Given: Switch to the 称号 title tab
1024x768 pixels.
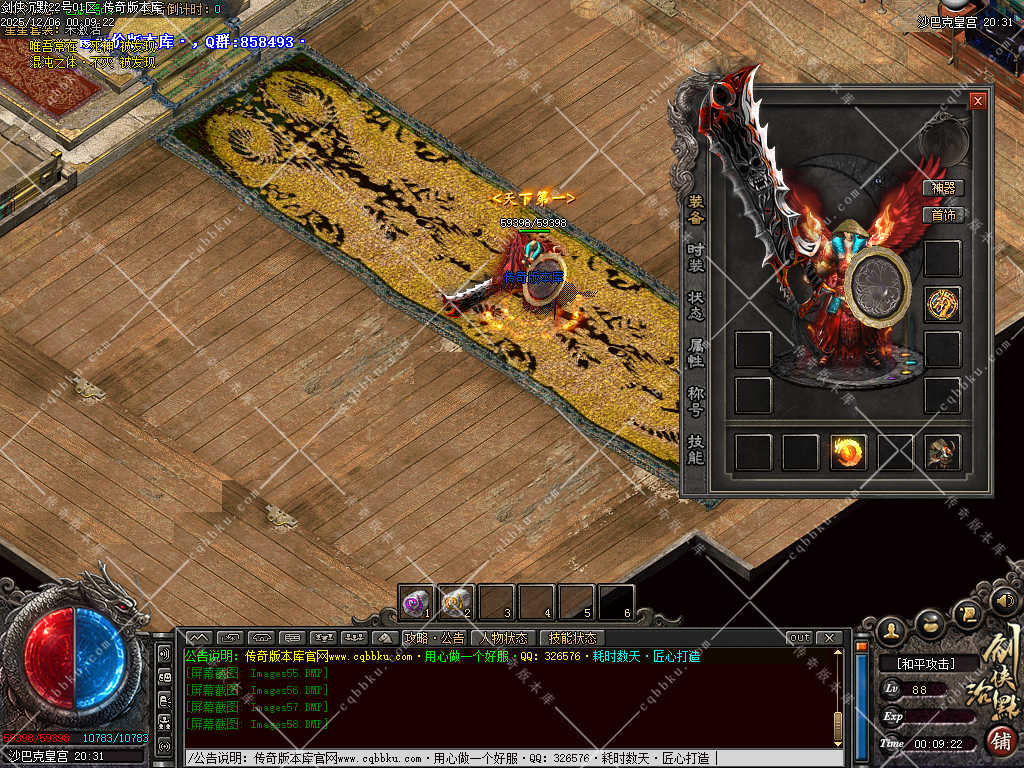Looking at the screenshot, I should coord(696,400).
